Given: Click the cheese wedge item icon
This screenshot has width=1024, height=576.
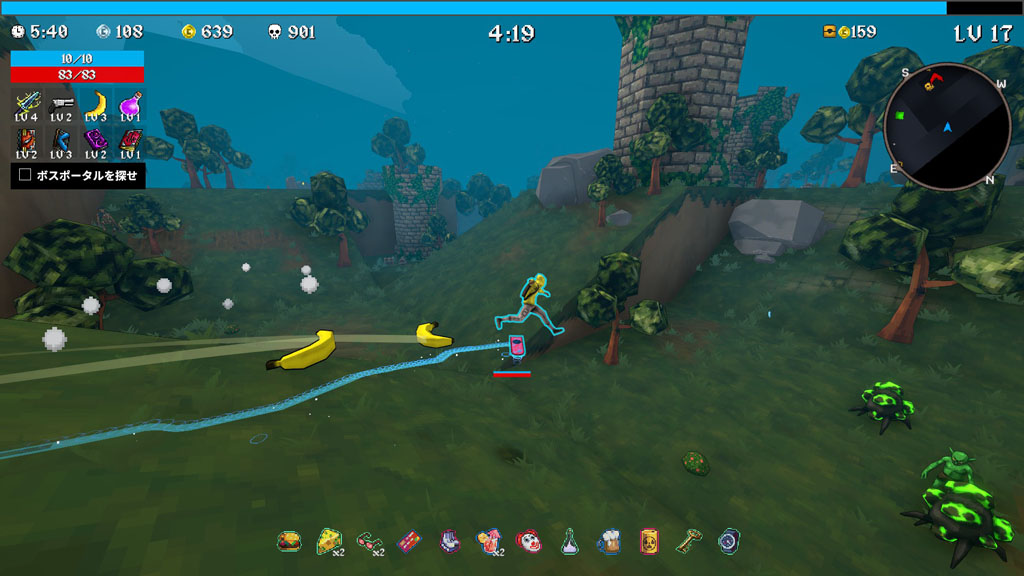Looking at the screenshot, I should (x=327, y=541).
